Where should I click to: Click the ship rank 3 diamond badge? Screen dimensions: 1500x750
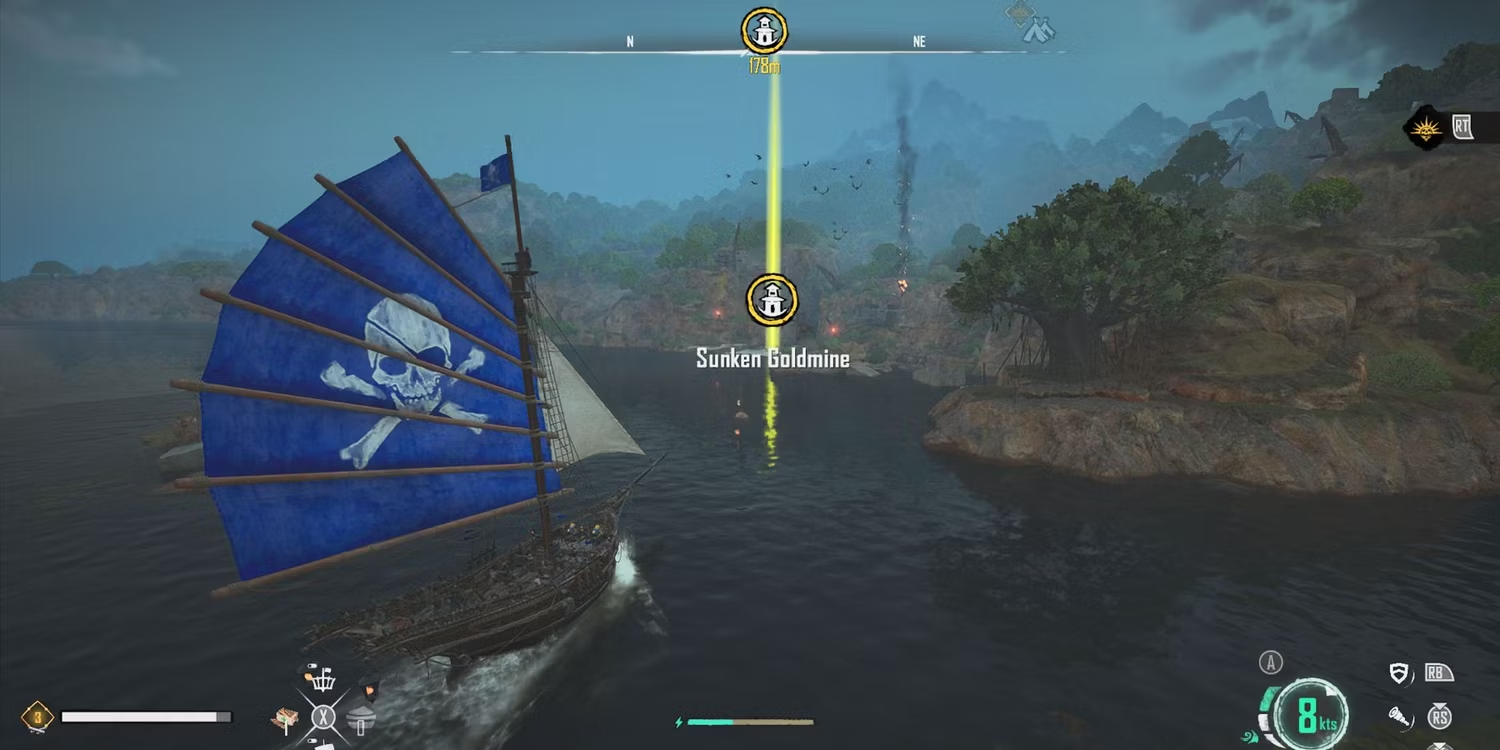(37, 716)
